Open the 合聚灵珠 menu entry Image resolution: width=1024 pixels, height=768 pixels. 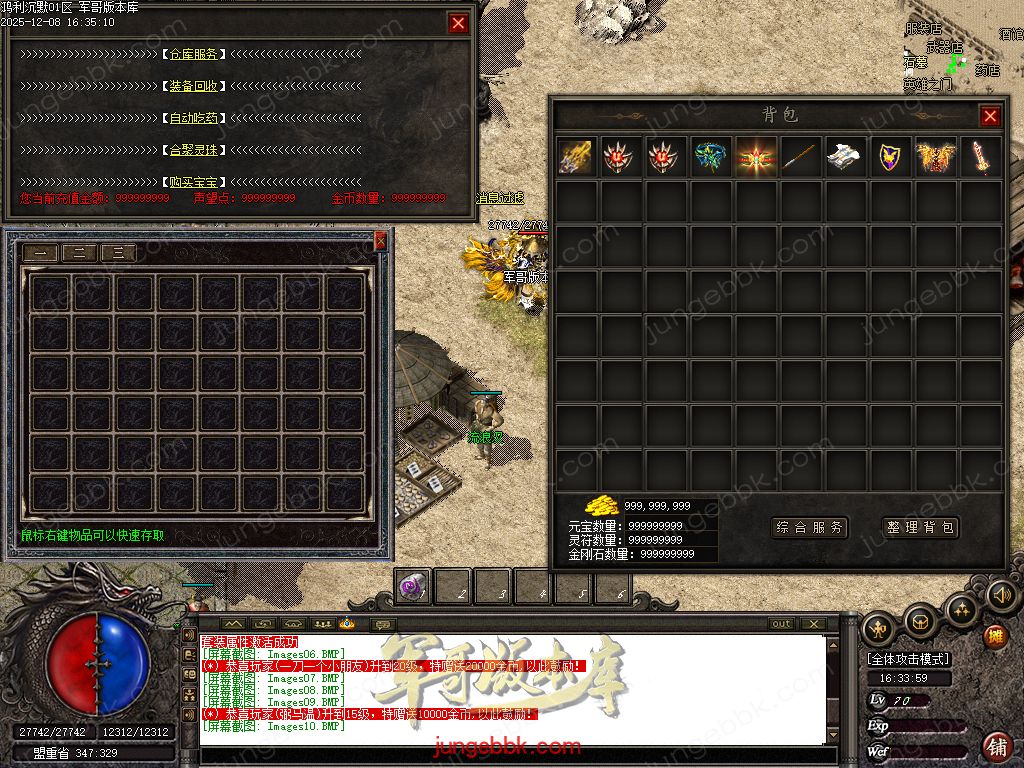point(193,150)
